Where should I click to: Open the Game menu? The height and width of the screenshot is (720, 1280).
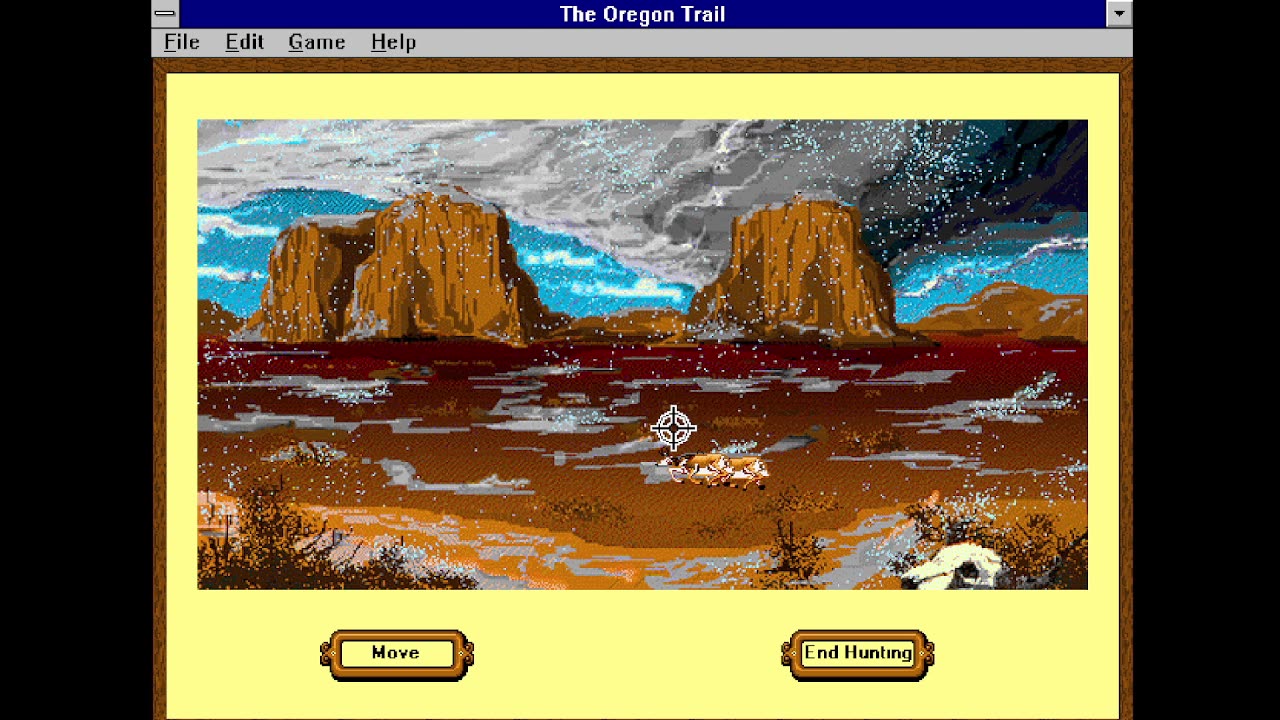tap(316, 42)
